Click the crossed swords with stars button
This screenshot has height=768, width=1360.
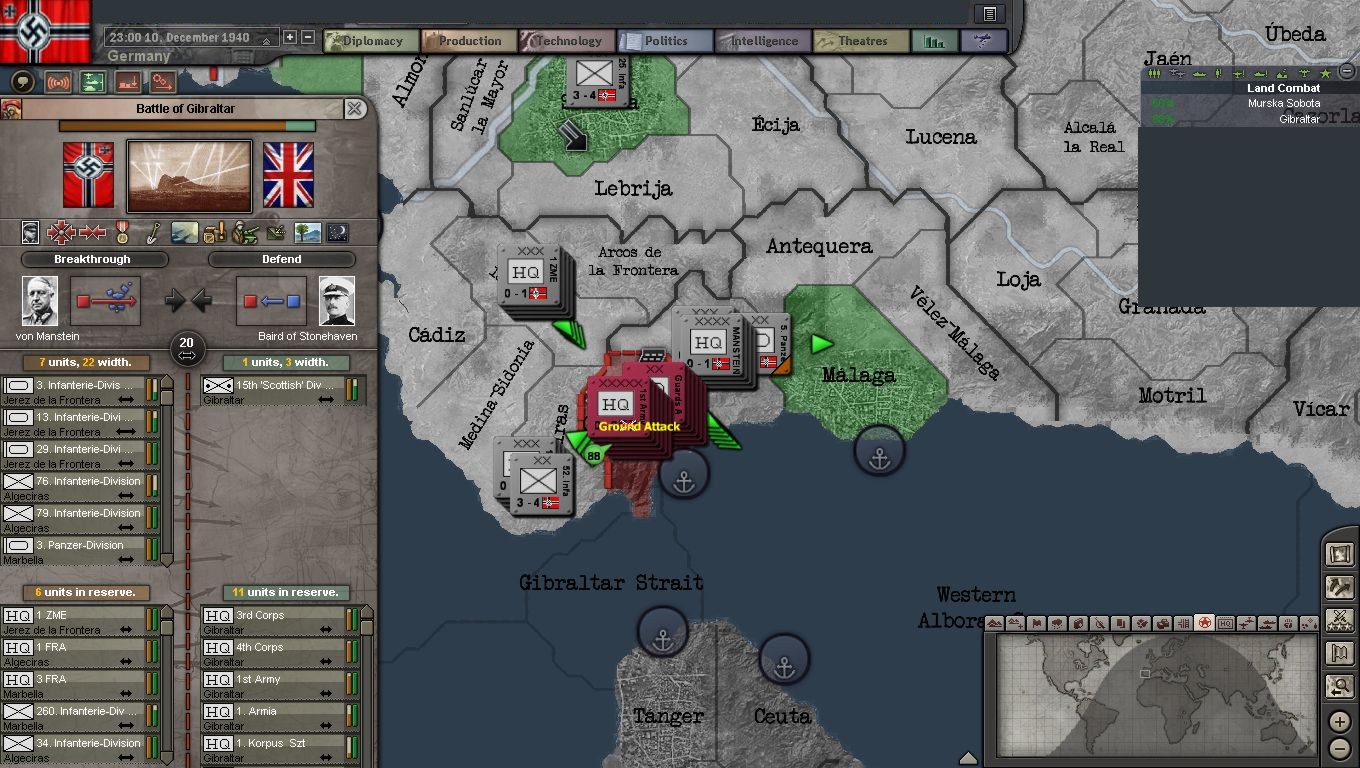click(1339, 620)
